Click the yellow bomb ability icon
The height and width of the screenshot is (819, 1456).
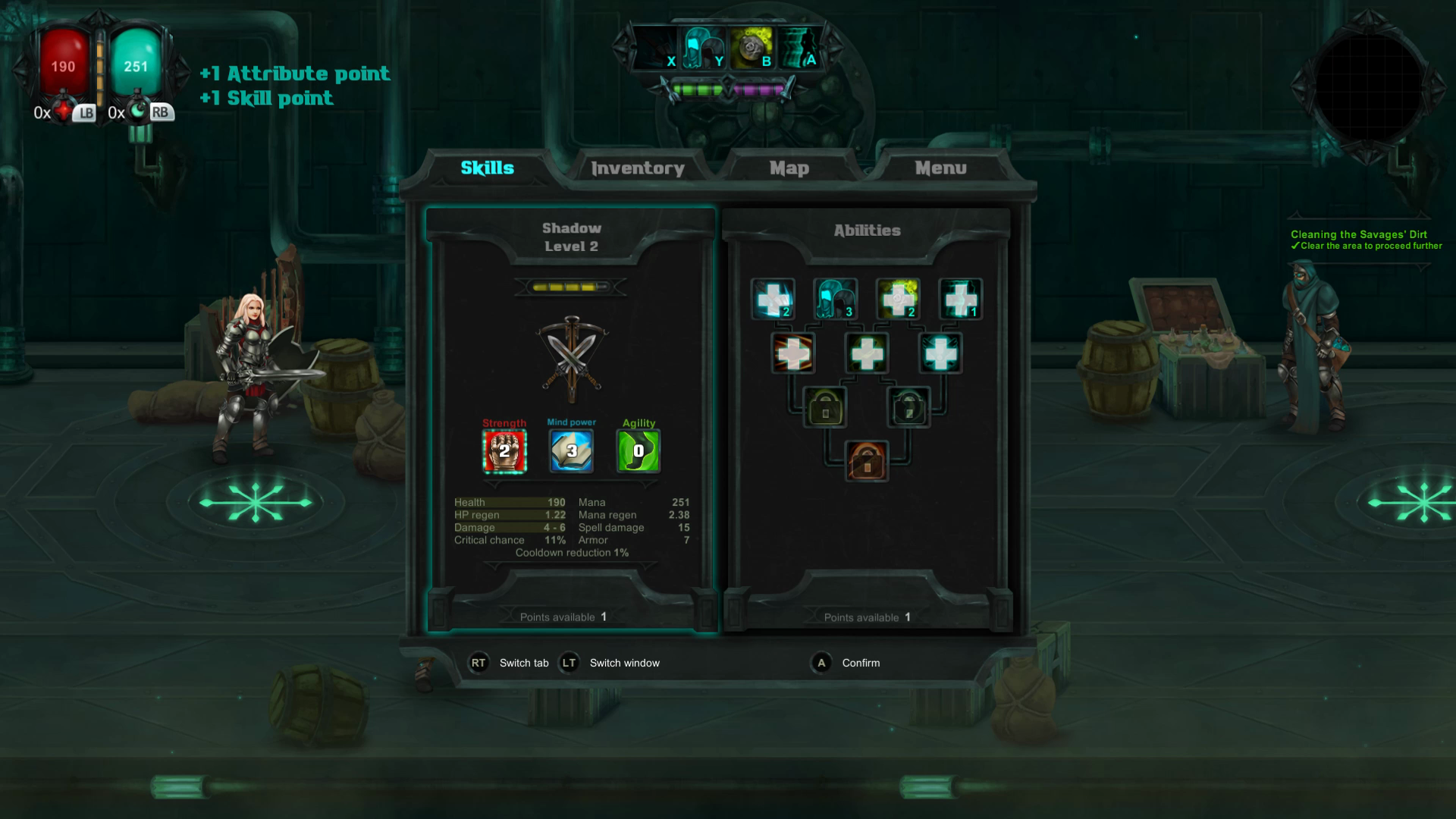point(897,298)
